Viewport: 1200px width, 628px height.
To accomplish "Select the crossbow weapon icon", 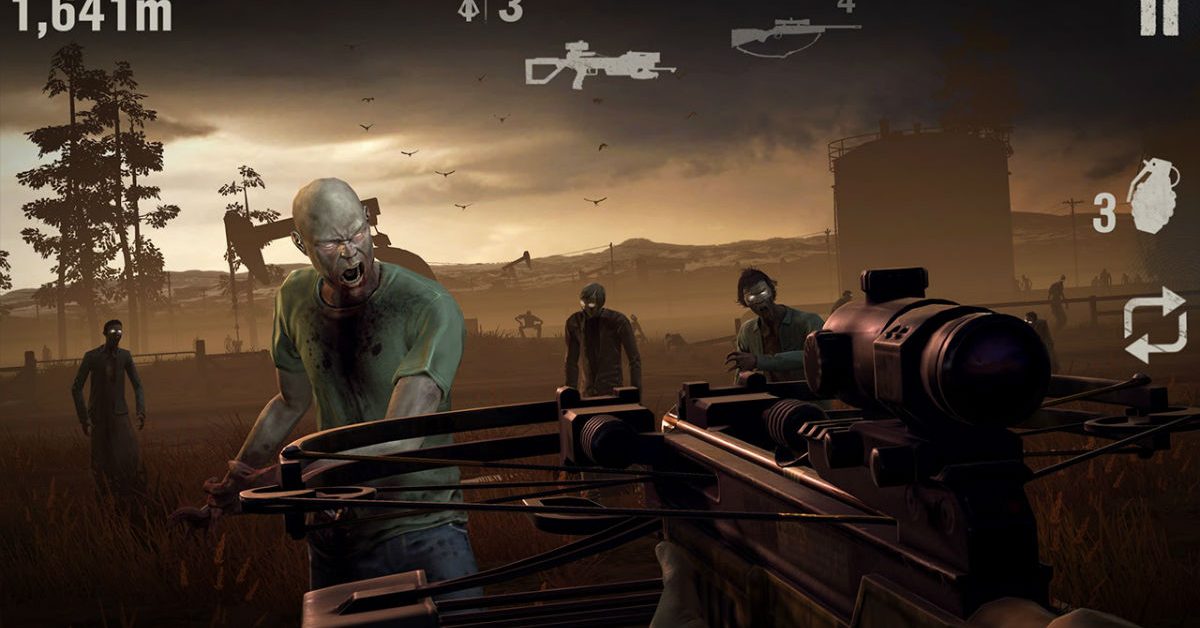I will tap(585, 64).
